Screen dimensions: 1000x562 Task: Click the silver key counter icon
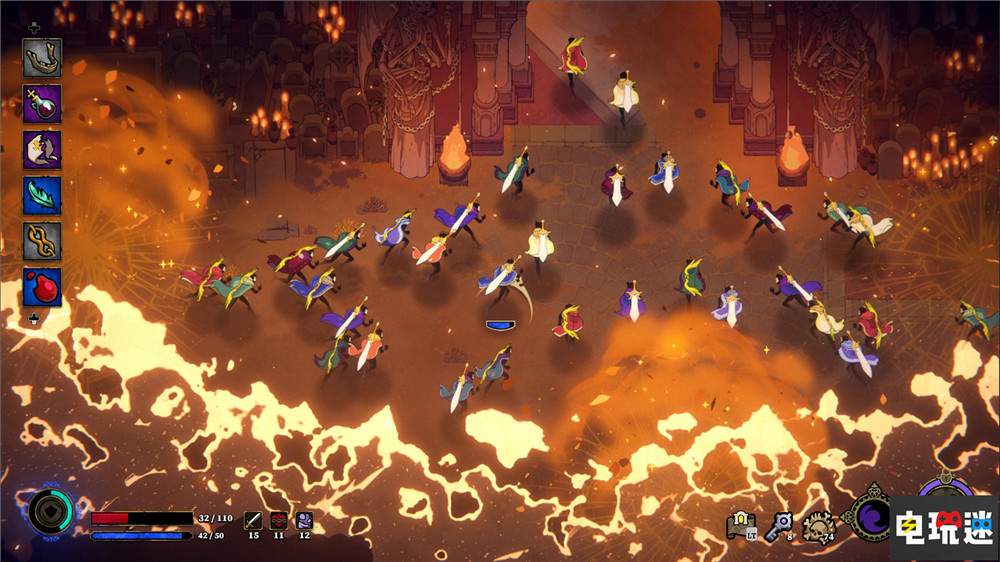(x=778, y=526)
